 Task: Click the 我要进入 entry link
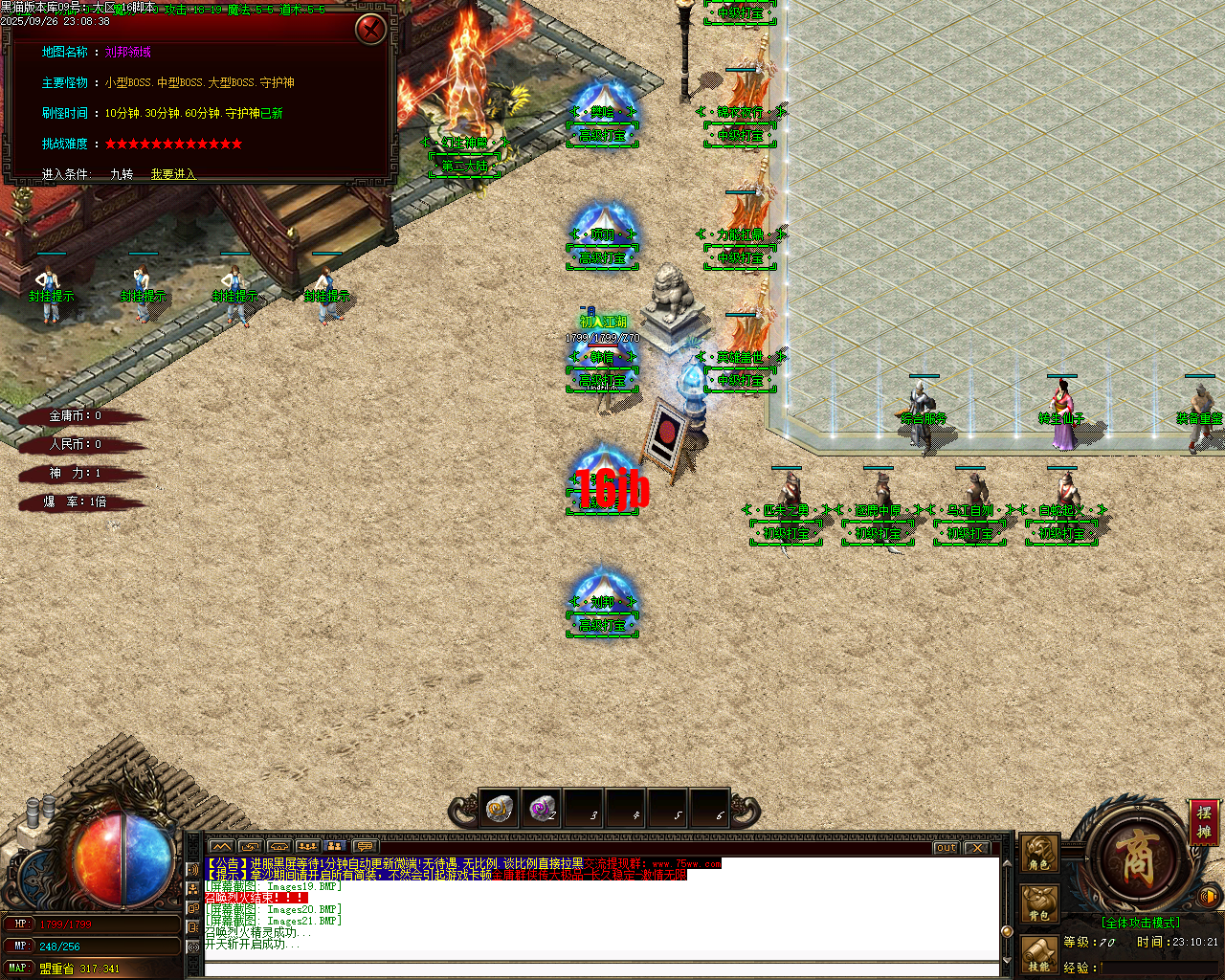[172, 174]
